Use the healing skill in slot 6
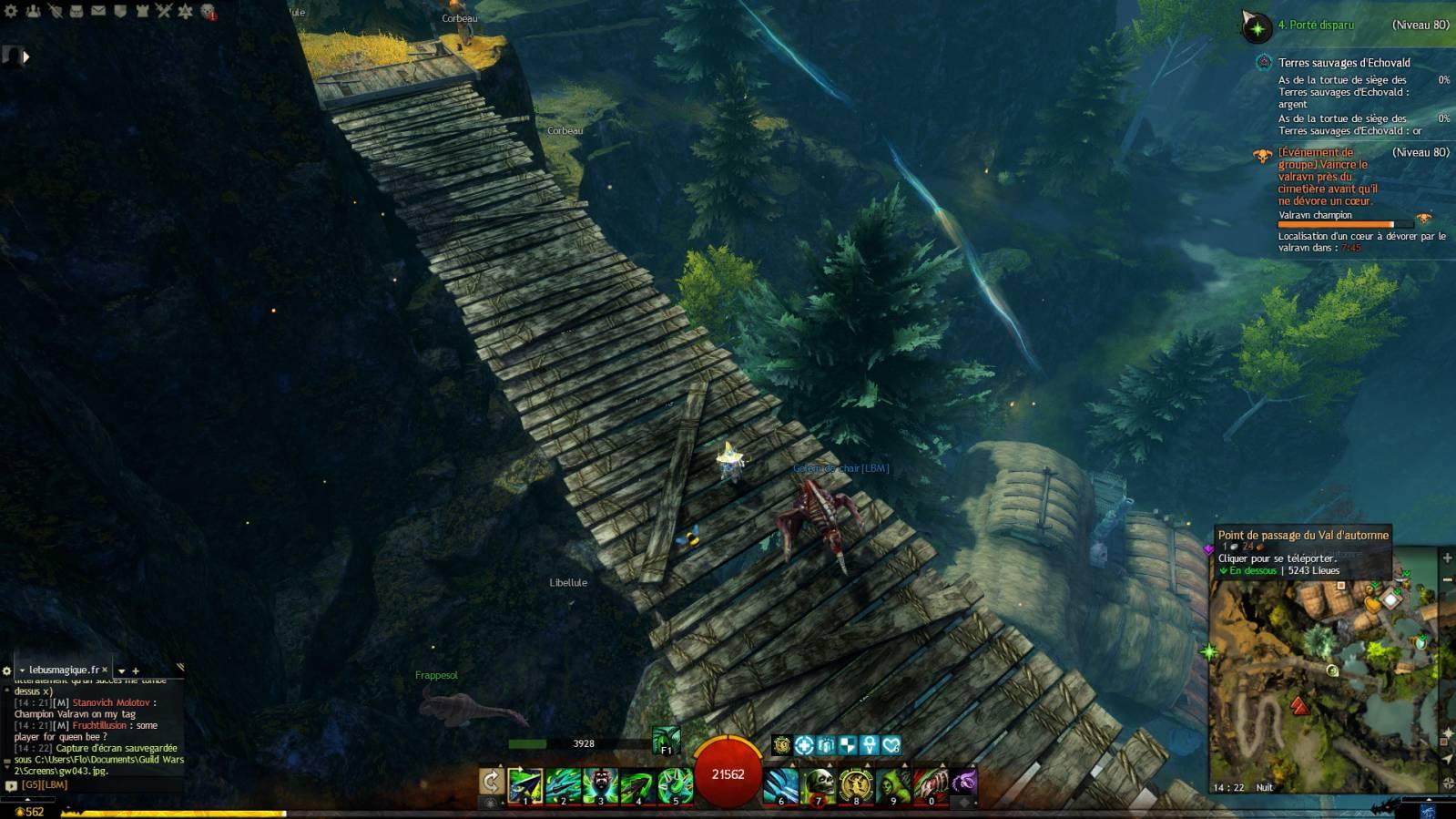 tap(780, 784)
